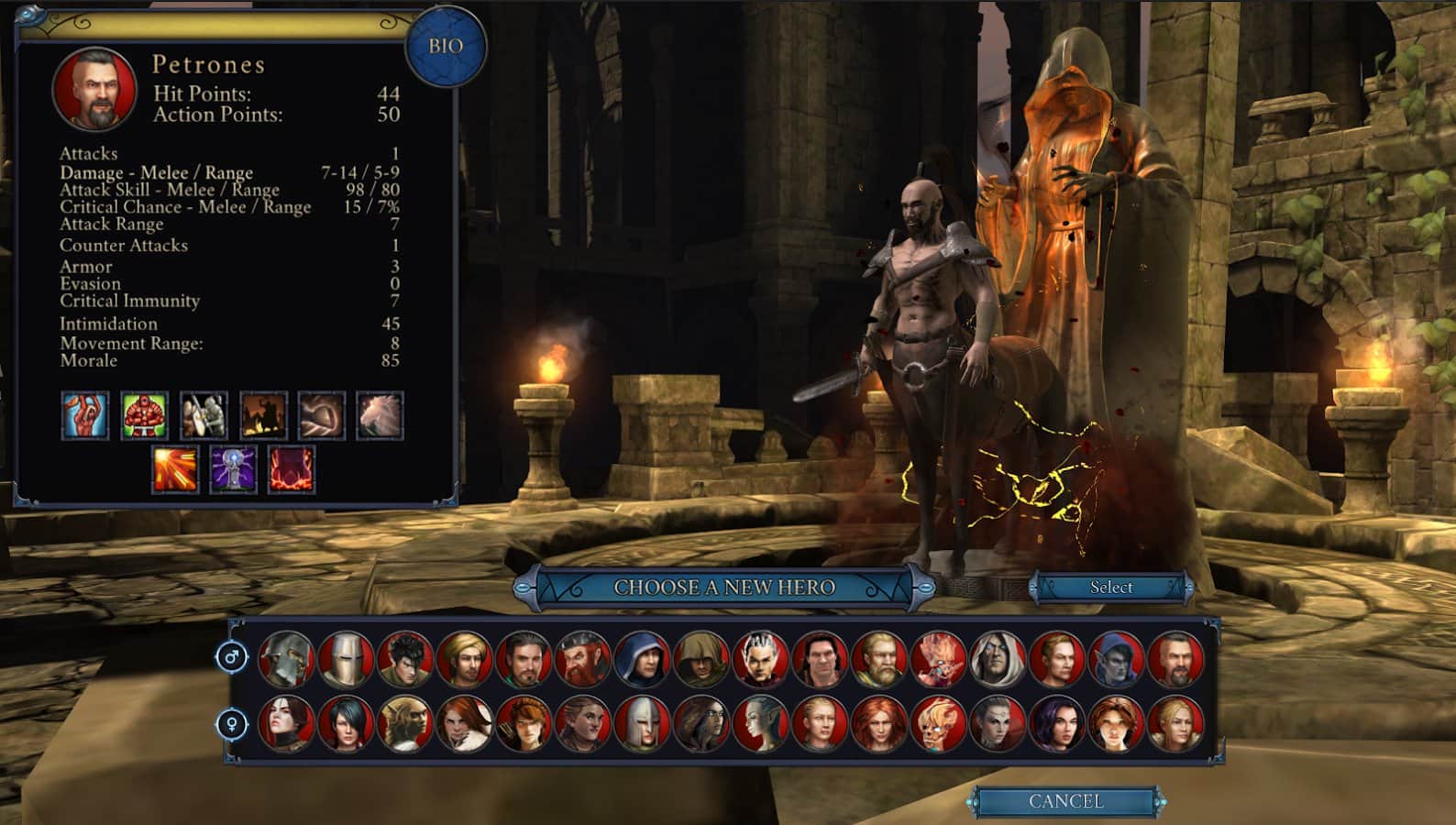
Task: Open the BIO tab for Petrones
Action: point(446,46)
